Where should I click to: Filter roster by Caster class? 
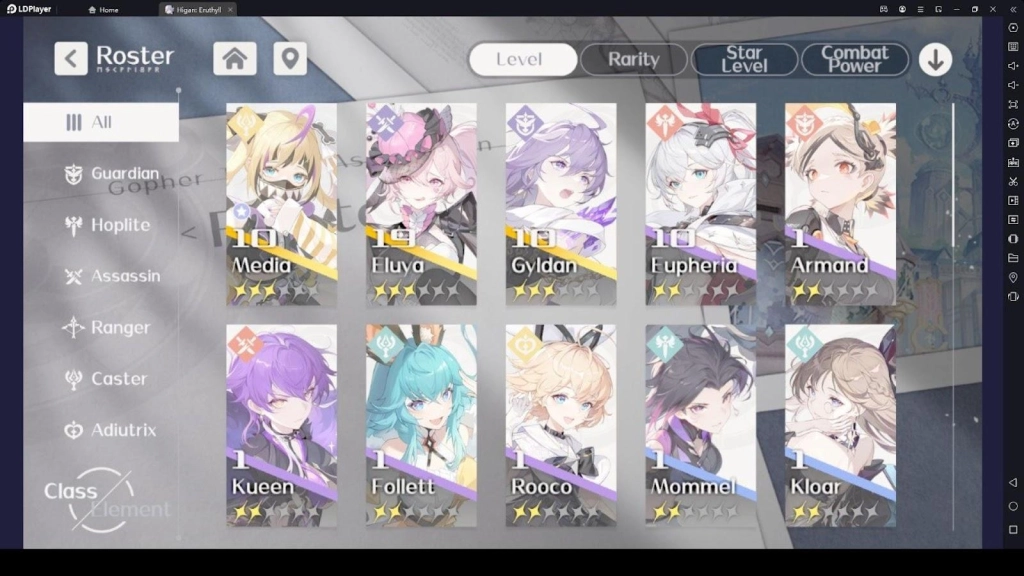click(x=106, y=379)
